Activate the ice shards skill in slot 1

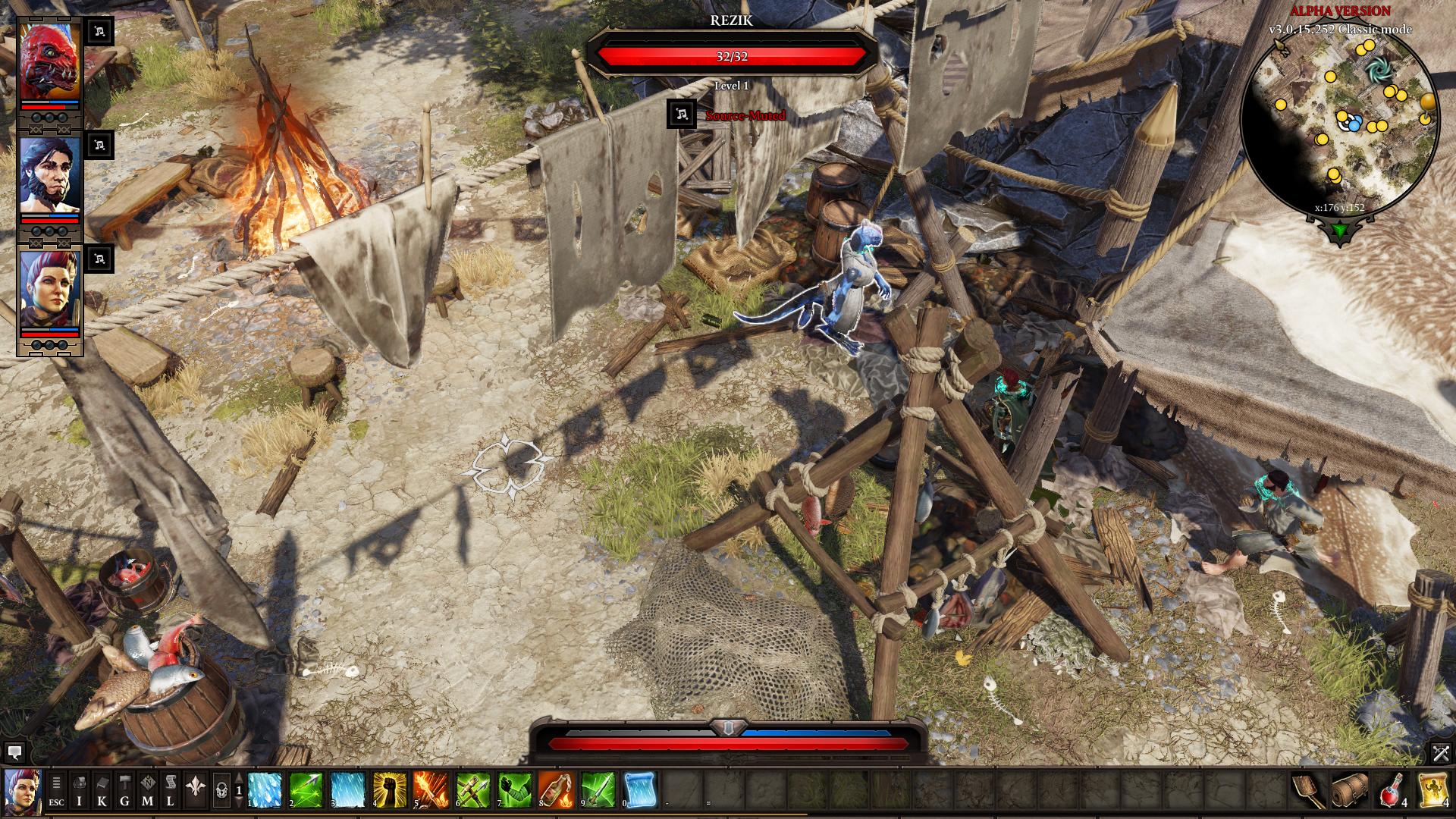coord(265,789)
